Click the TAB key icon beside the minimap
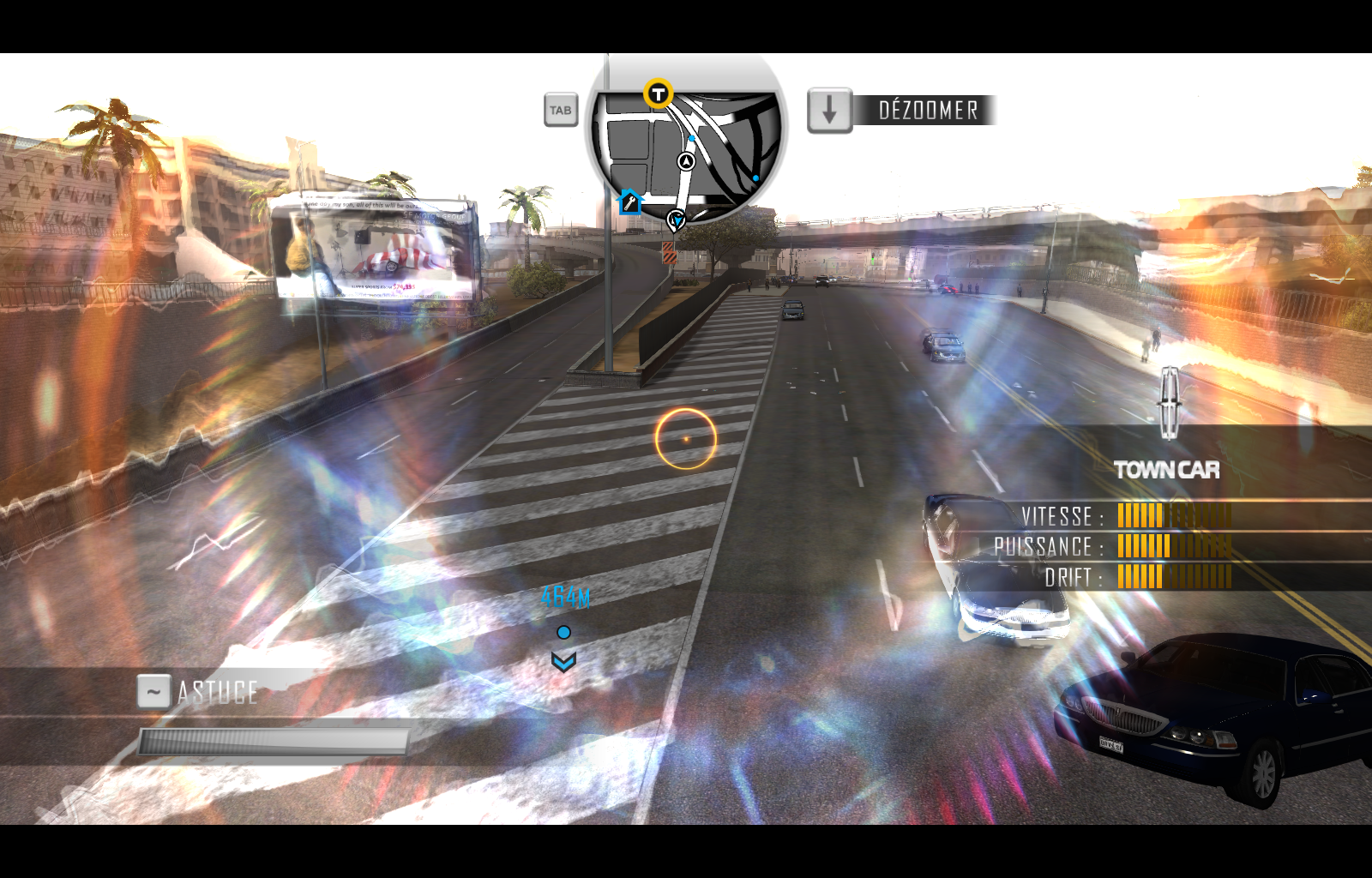The height and width of the screenshot is (878, 1372). [x=561, y=111]
